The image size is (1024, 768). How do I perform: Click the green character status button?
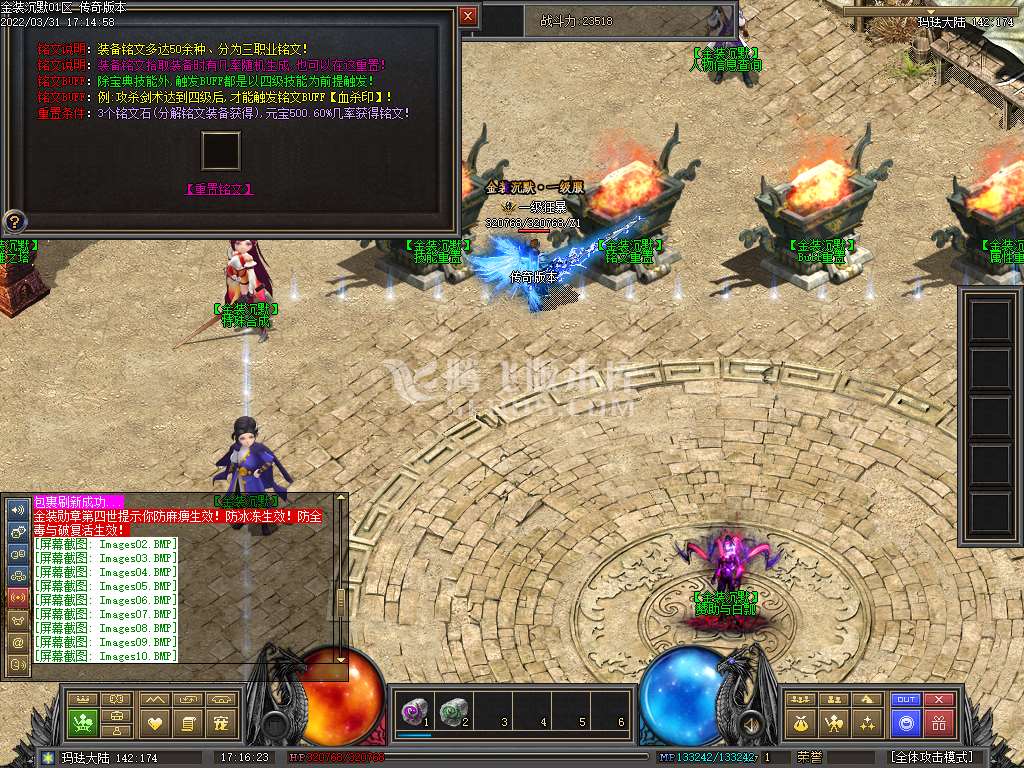pos(82,722)
